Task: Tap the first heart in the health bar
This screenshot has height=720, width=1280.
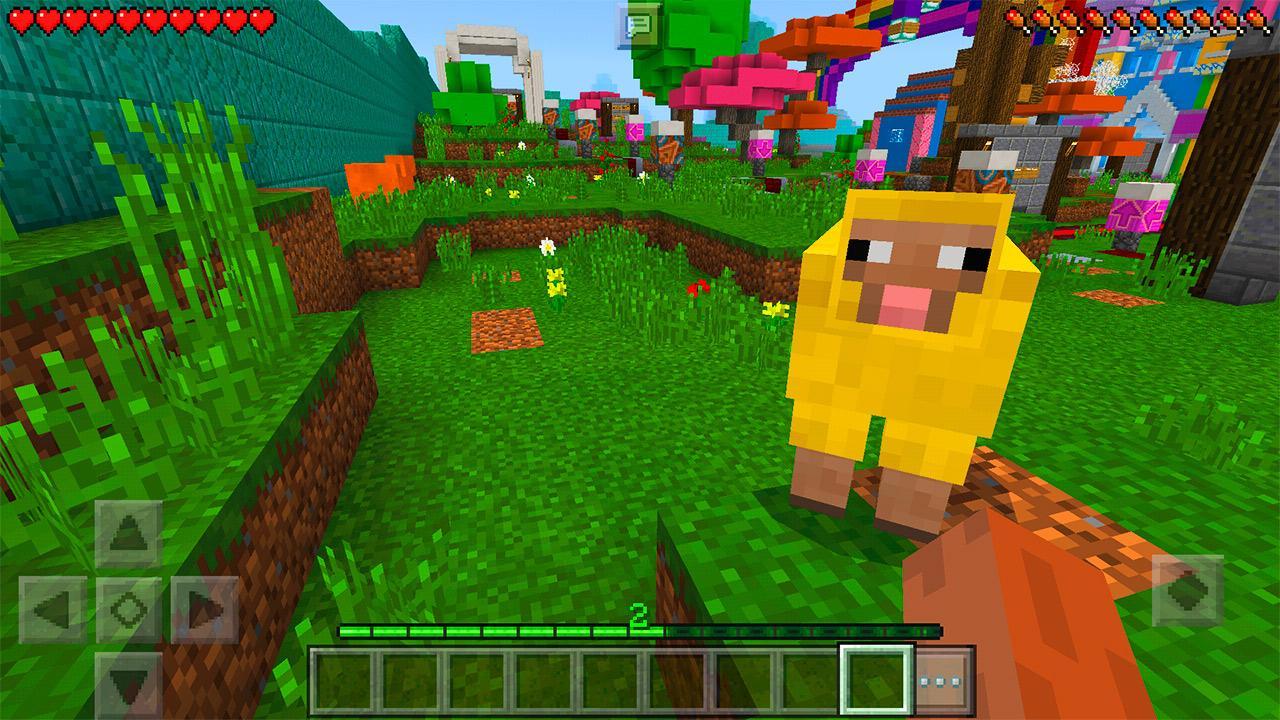Action: click(18, 17)
